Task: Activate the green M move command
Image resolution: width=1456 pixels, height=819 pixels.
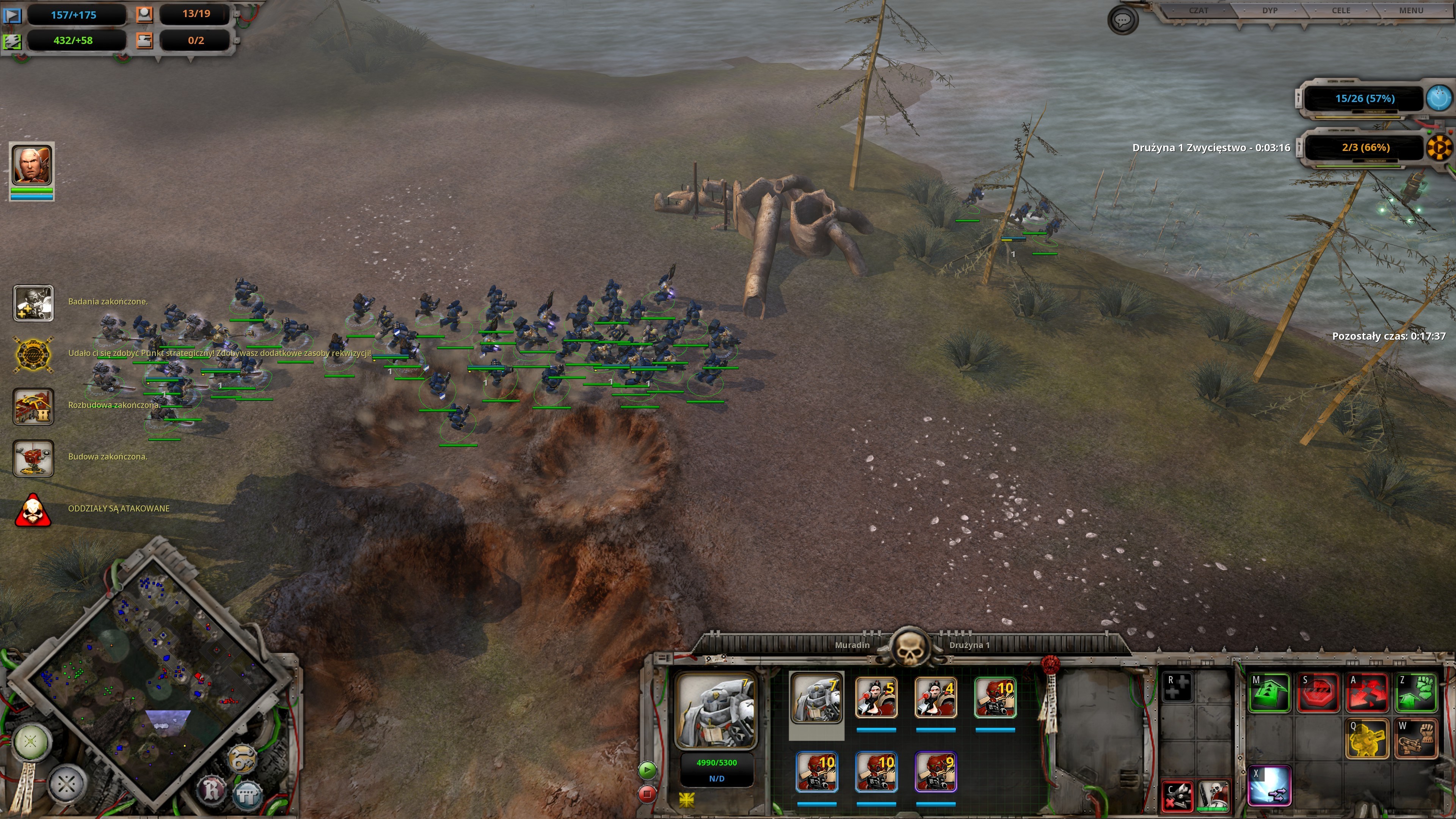Action: pos(1269,692)
